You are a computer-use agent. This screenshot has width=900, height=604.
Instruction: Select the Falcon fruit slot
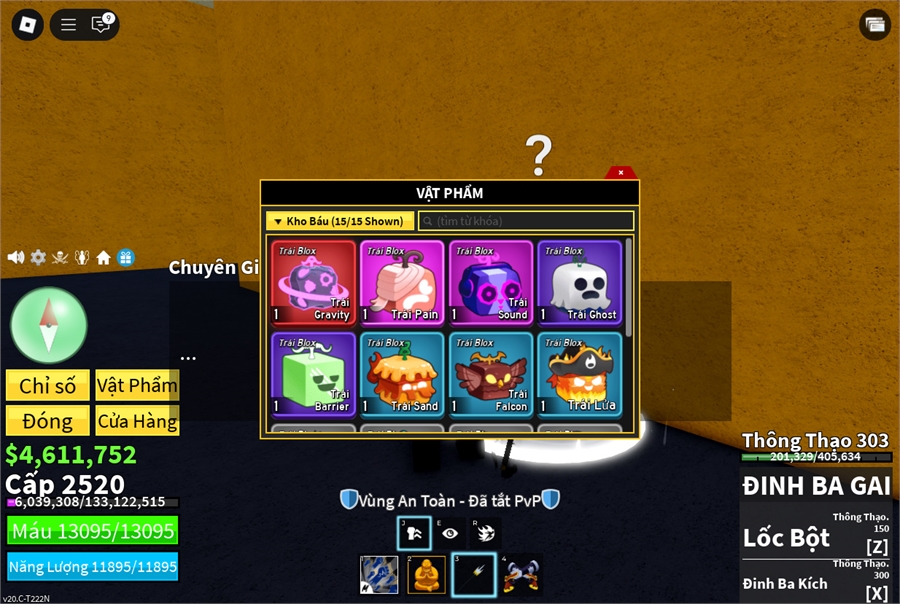pos(490,374)
